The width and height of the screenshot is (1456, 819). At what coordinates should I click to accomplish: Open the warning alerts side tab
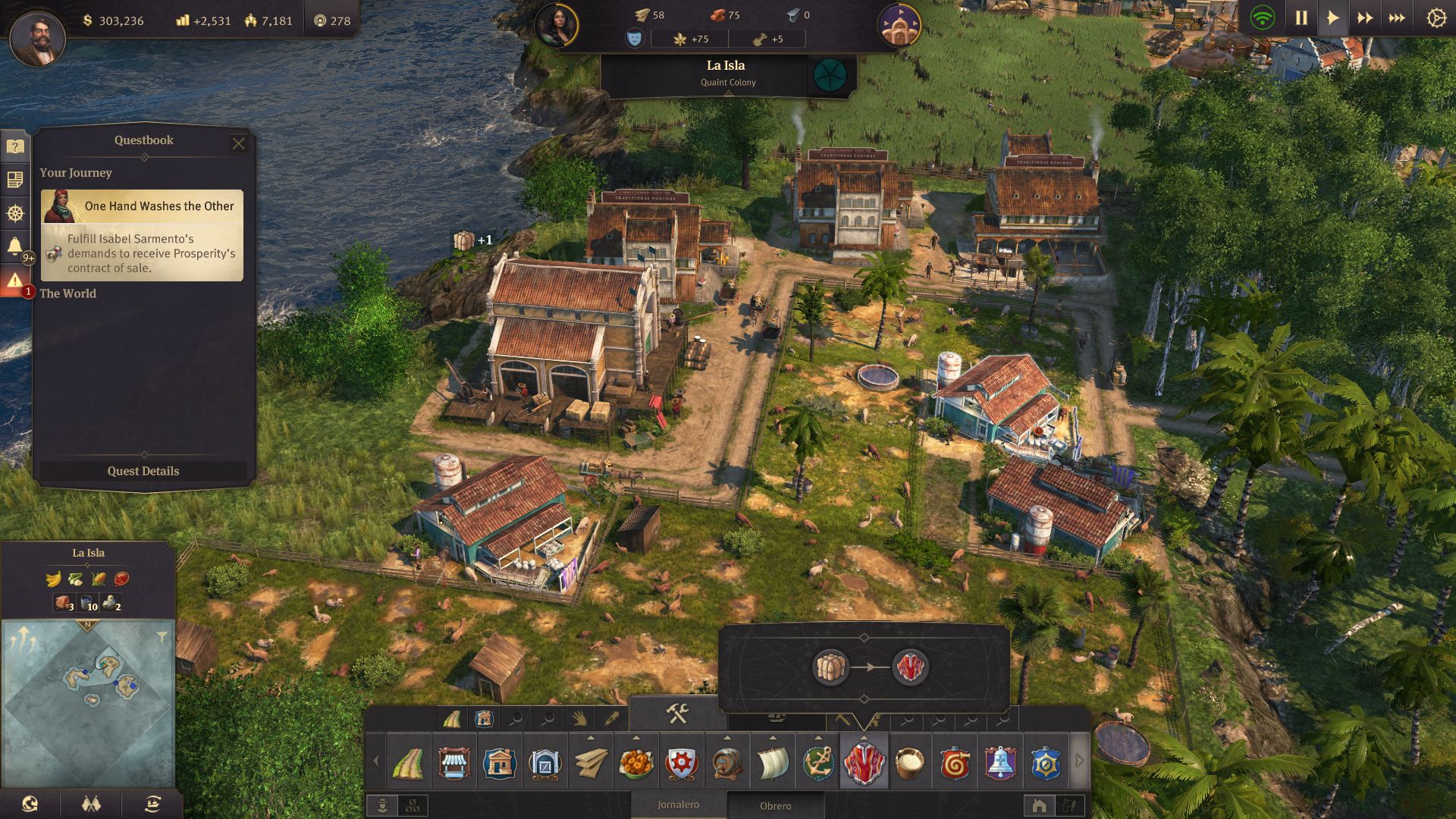tap(14, 281)
